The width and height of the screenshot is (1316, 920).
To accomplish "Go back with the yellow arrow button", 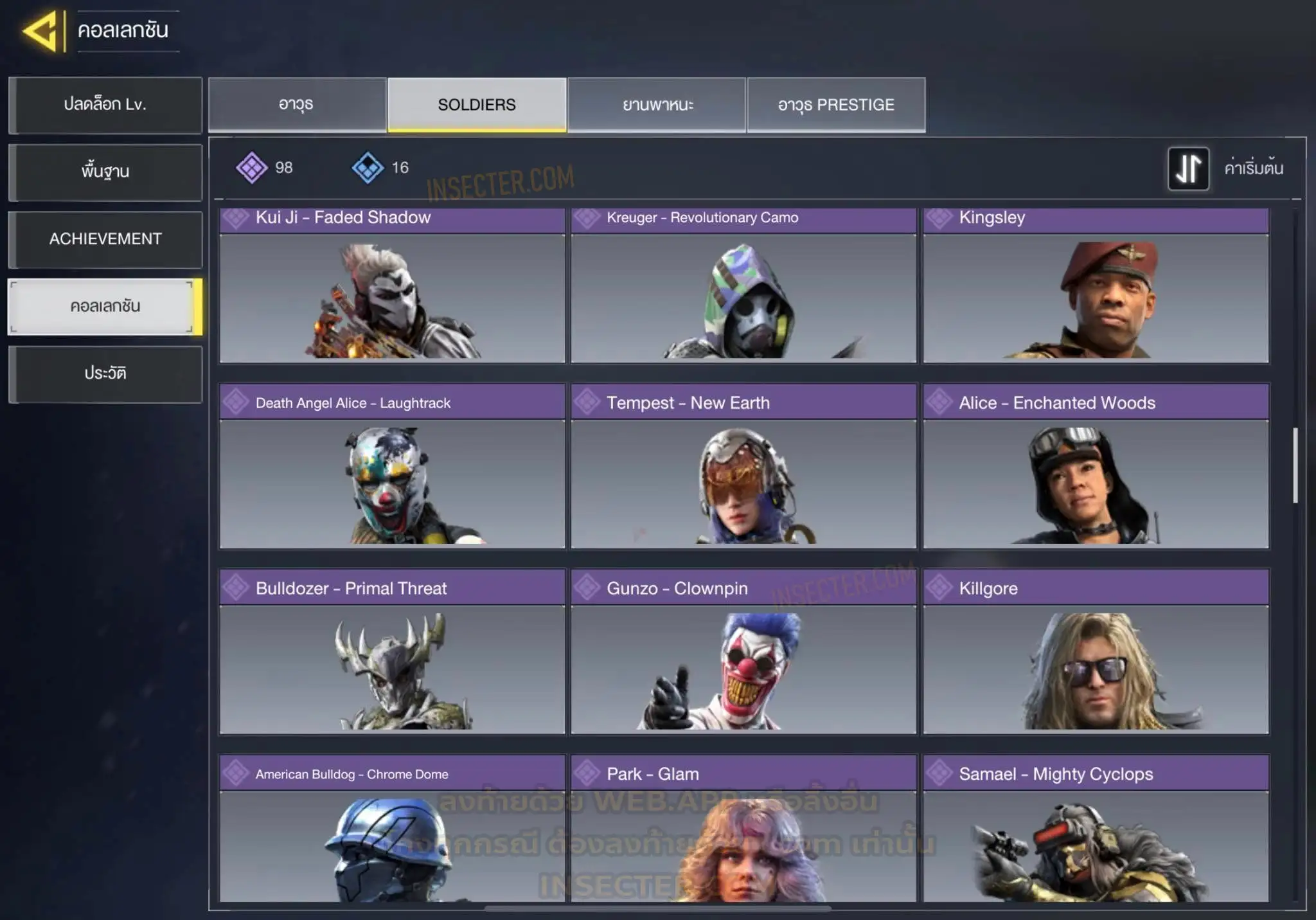I will tap(40, 31).
